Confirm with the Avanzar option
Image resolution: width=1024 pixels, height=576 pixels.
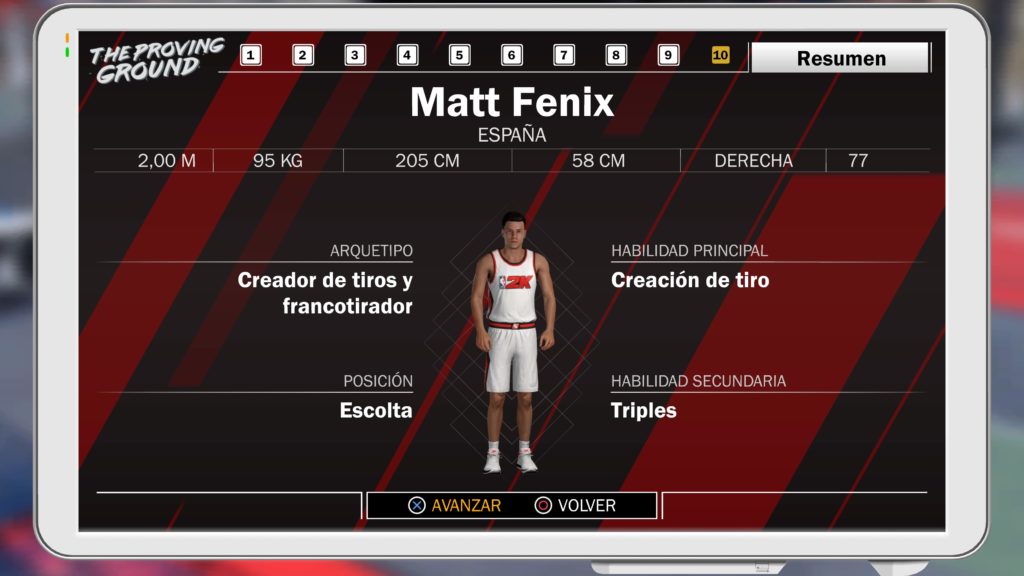(x=455, y=506)
